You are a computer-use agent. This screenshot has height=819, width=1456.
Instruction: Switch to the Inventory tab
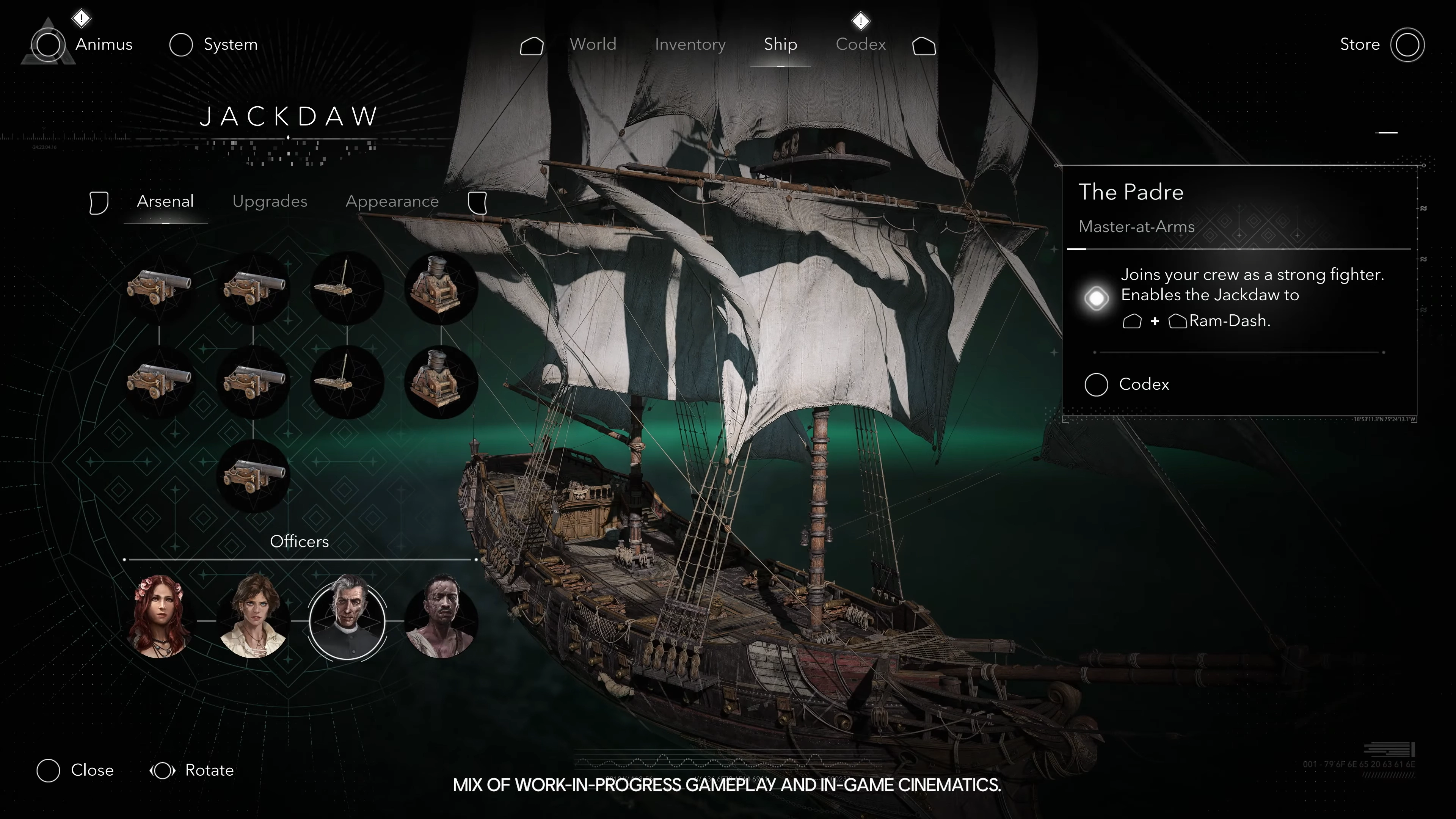690,44
